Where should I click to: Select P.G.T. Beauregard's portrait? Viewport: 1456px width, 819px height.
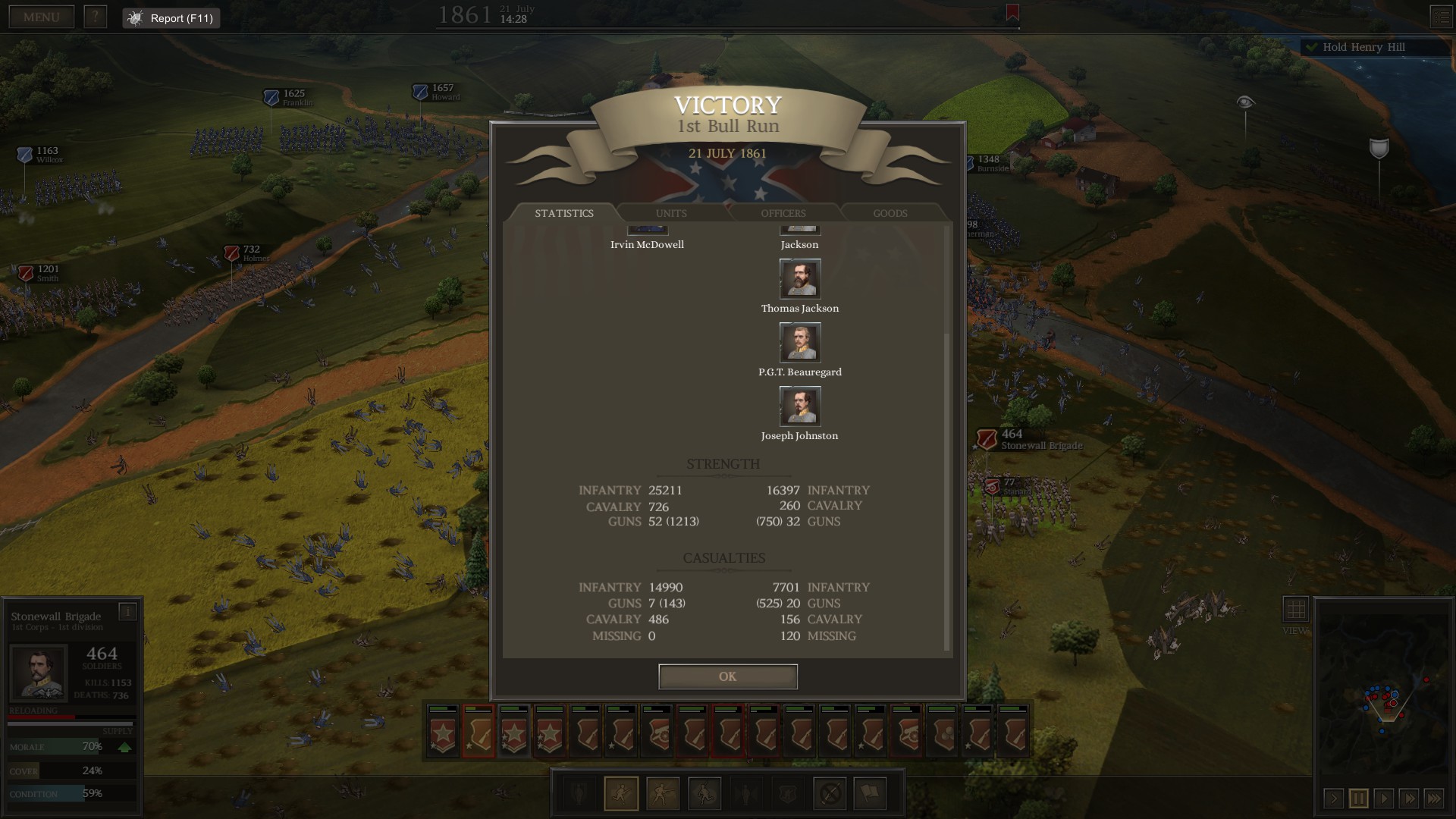click(x=800, y=342)
